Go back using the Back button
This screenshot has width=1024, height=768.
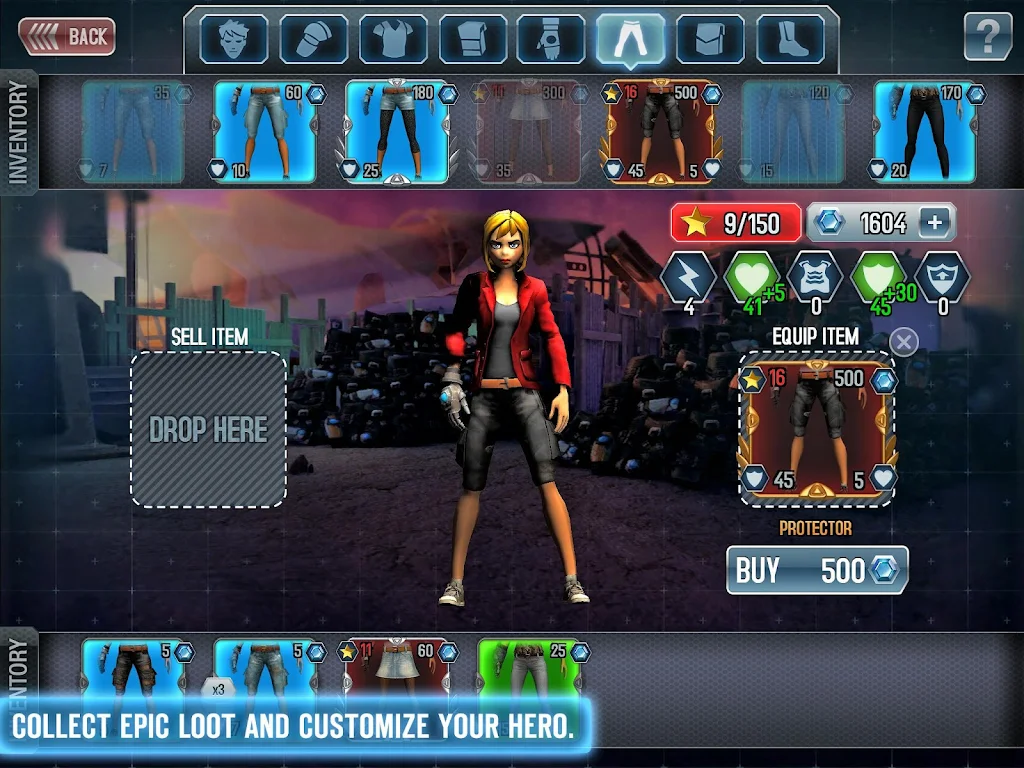pos(67,37)
